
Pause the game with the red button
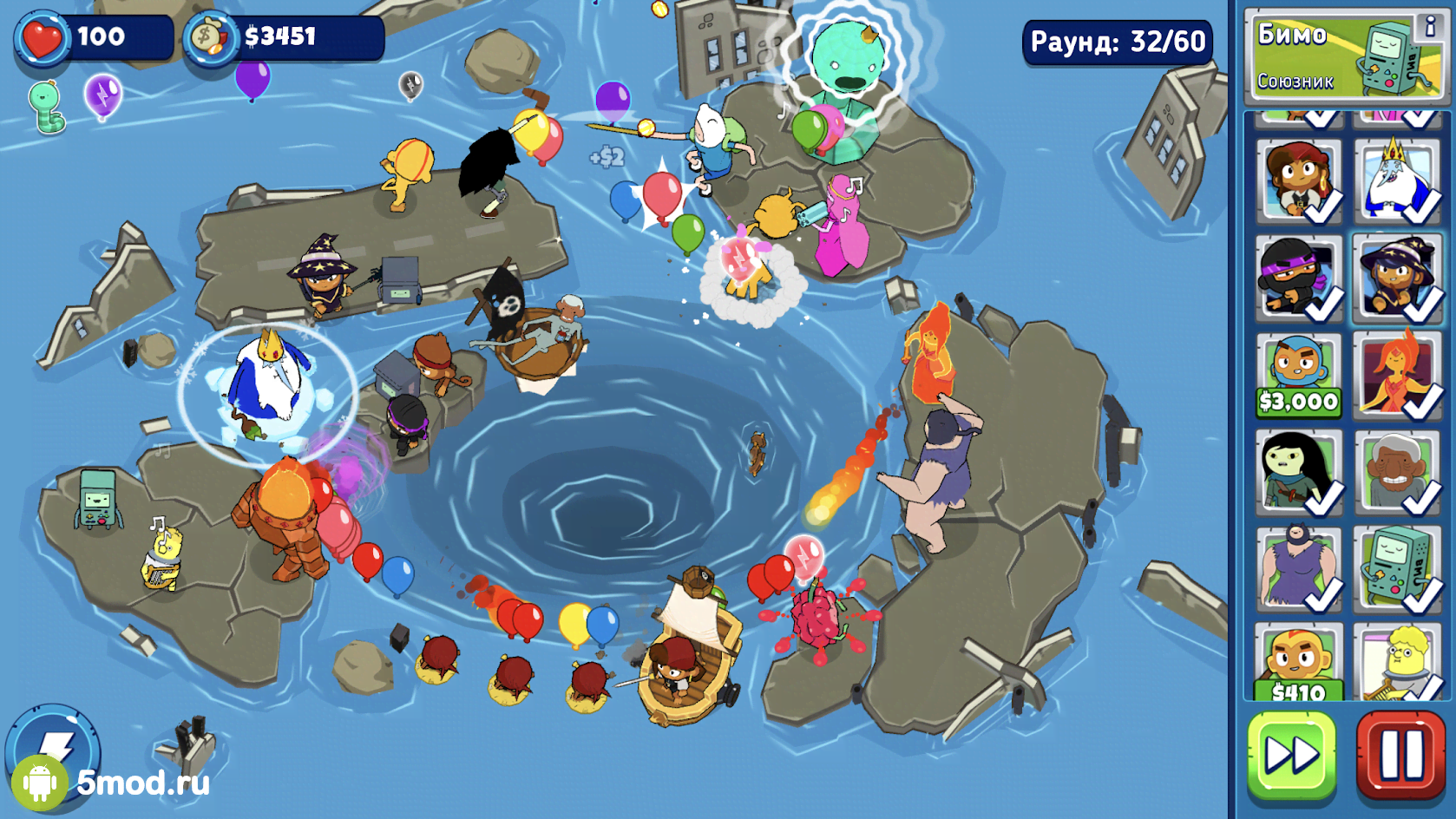click(1400, 754)
